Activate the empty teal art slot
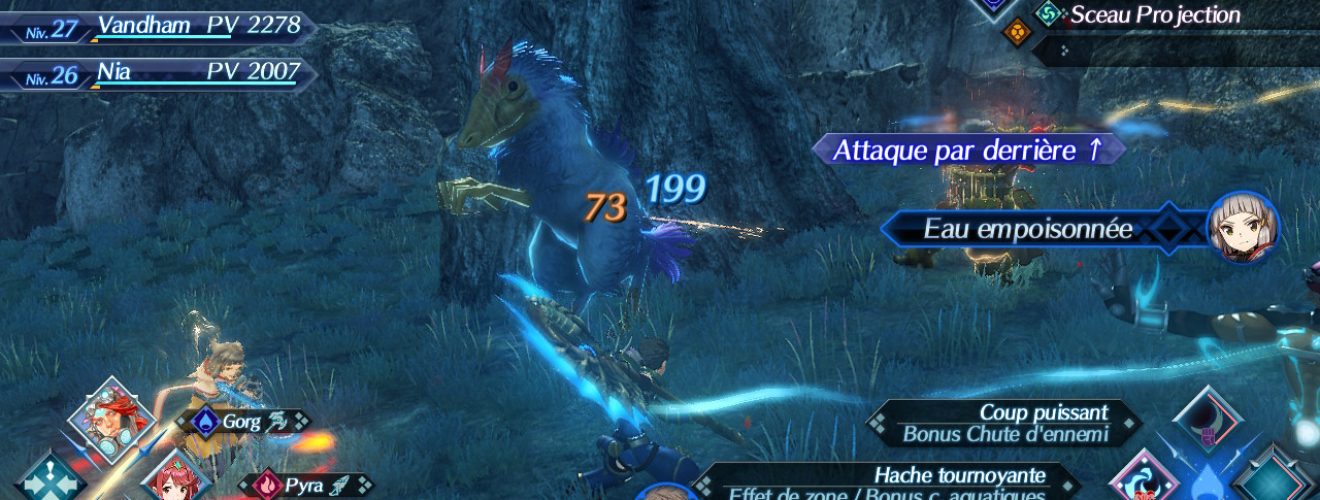 [x=1272, y=478]
